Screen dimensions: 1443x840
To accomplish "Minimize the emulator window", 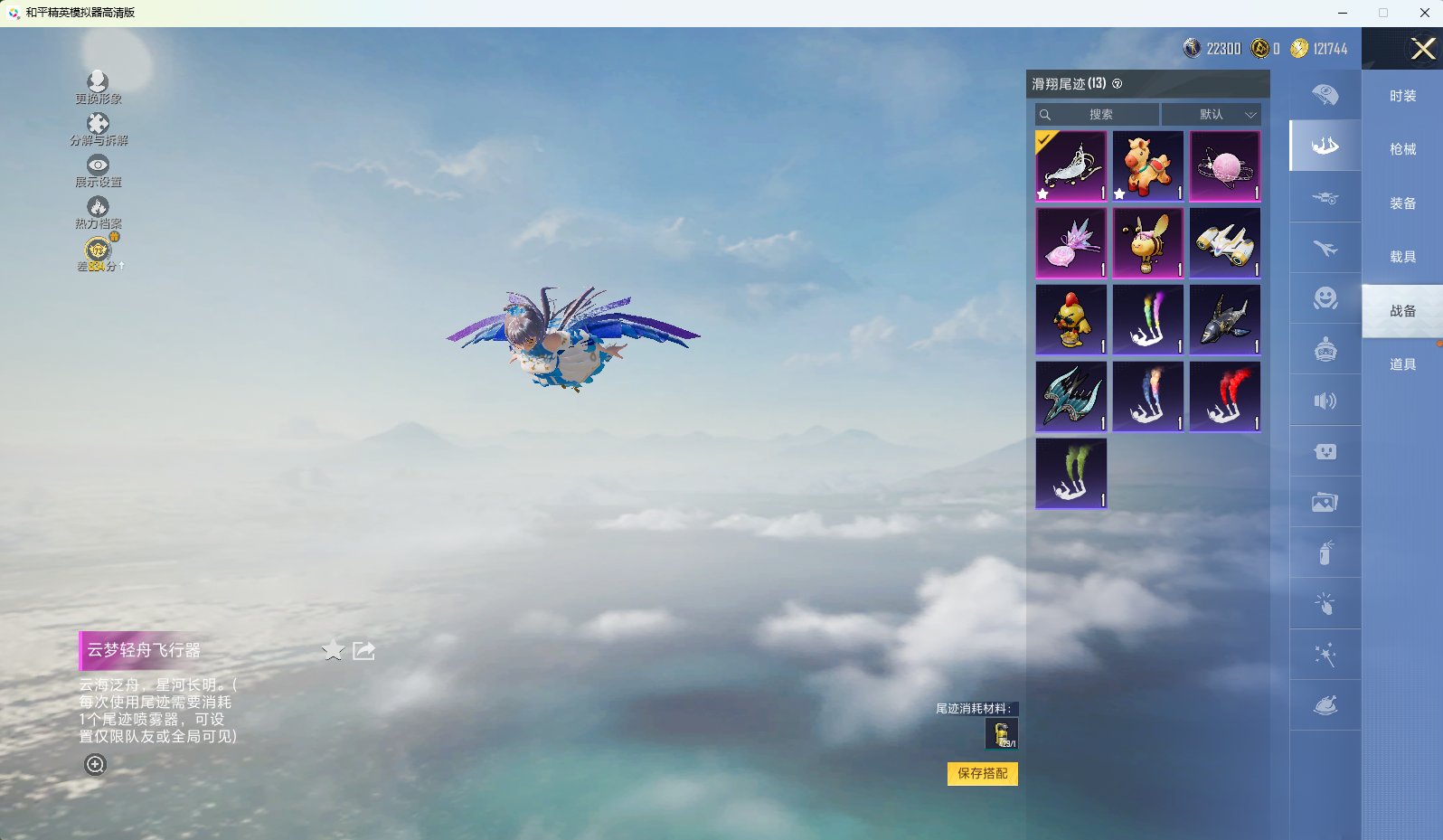I will click(x=1343, y=13).
